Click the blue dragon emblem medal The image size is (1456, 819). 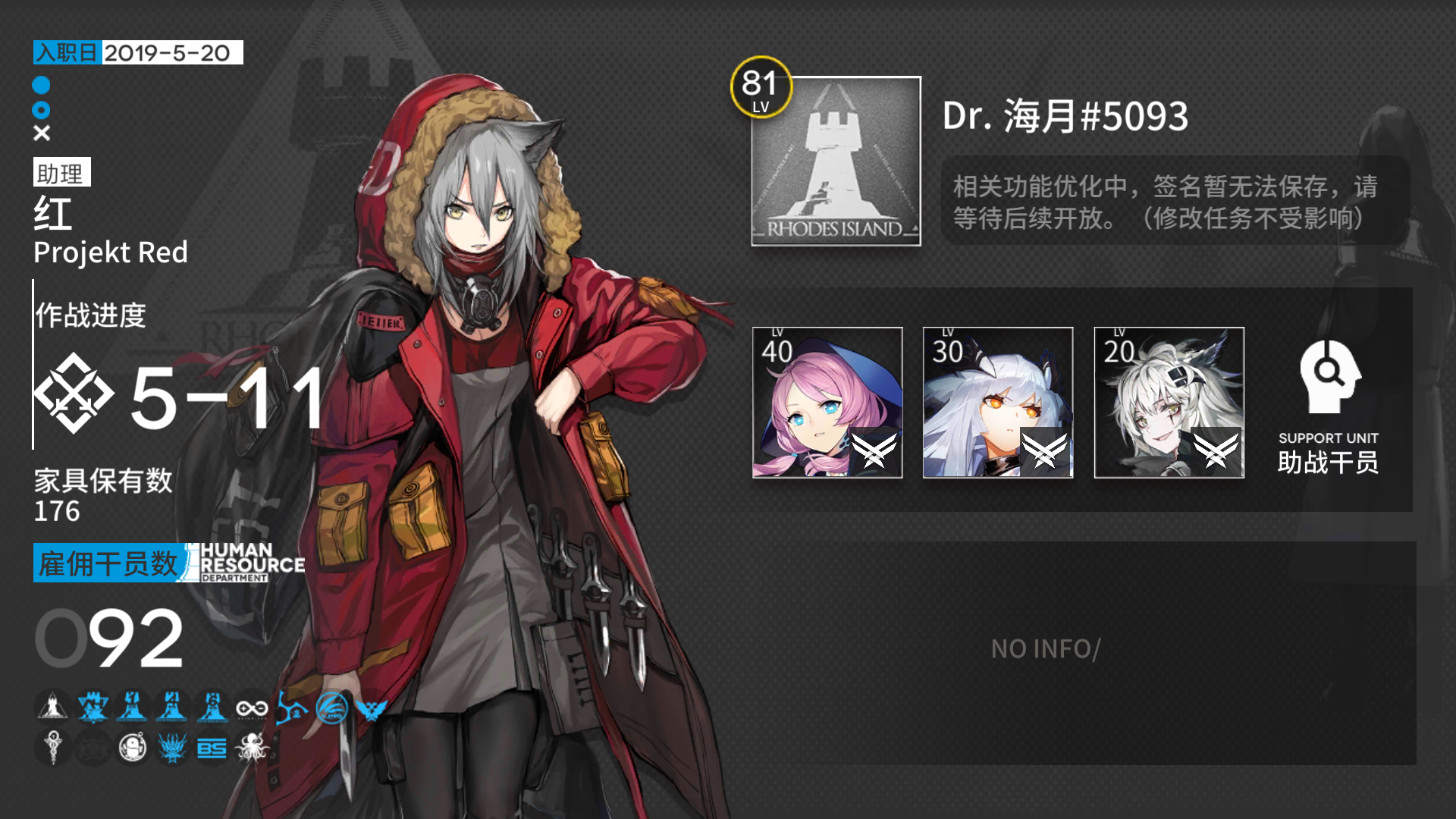173,748
